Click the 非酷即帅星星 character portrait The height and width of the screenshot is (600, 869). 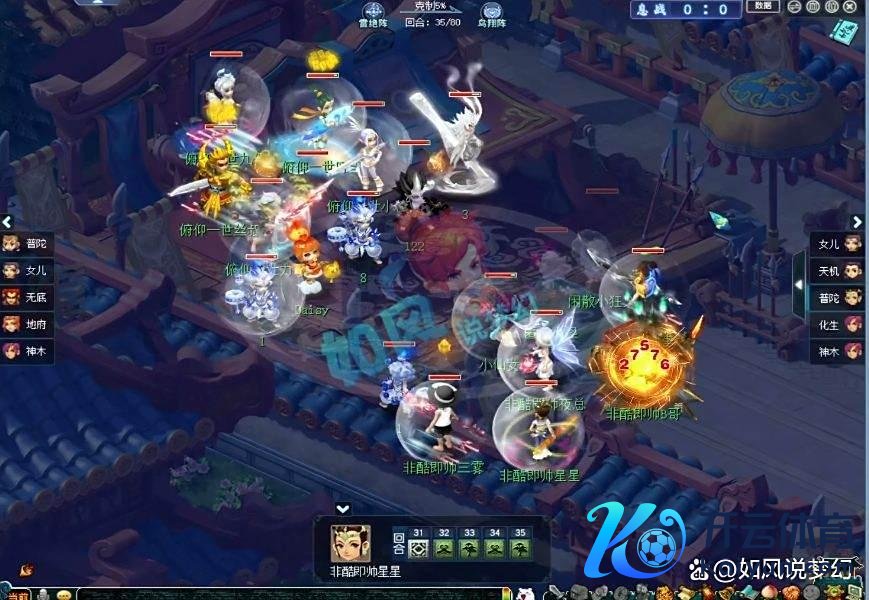click(350, 543)
